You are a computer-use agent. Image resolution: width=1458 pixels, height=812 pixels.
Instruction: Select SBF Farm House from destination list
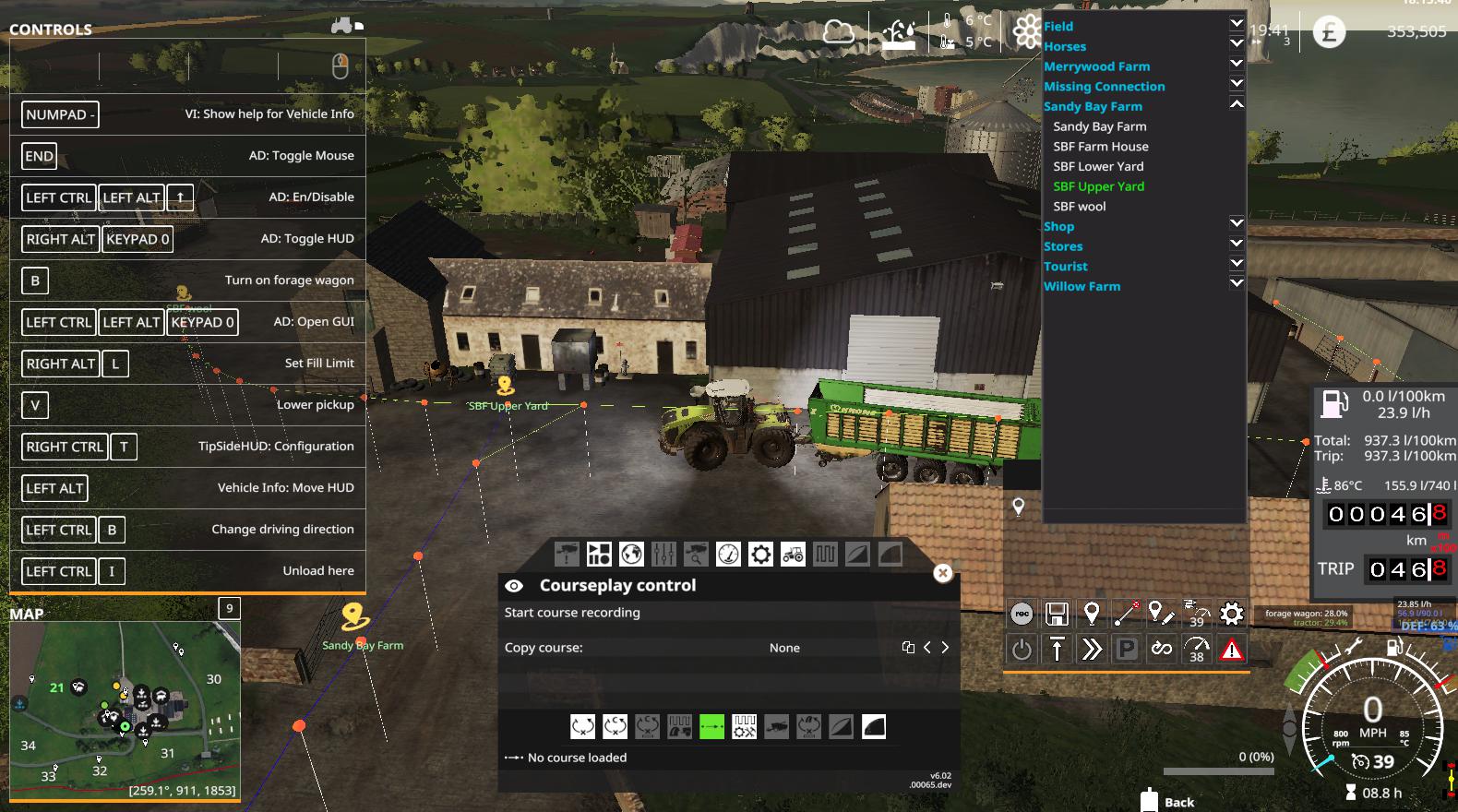pos(1101,147)
